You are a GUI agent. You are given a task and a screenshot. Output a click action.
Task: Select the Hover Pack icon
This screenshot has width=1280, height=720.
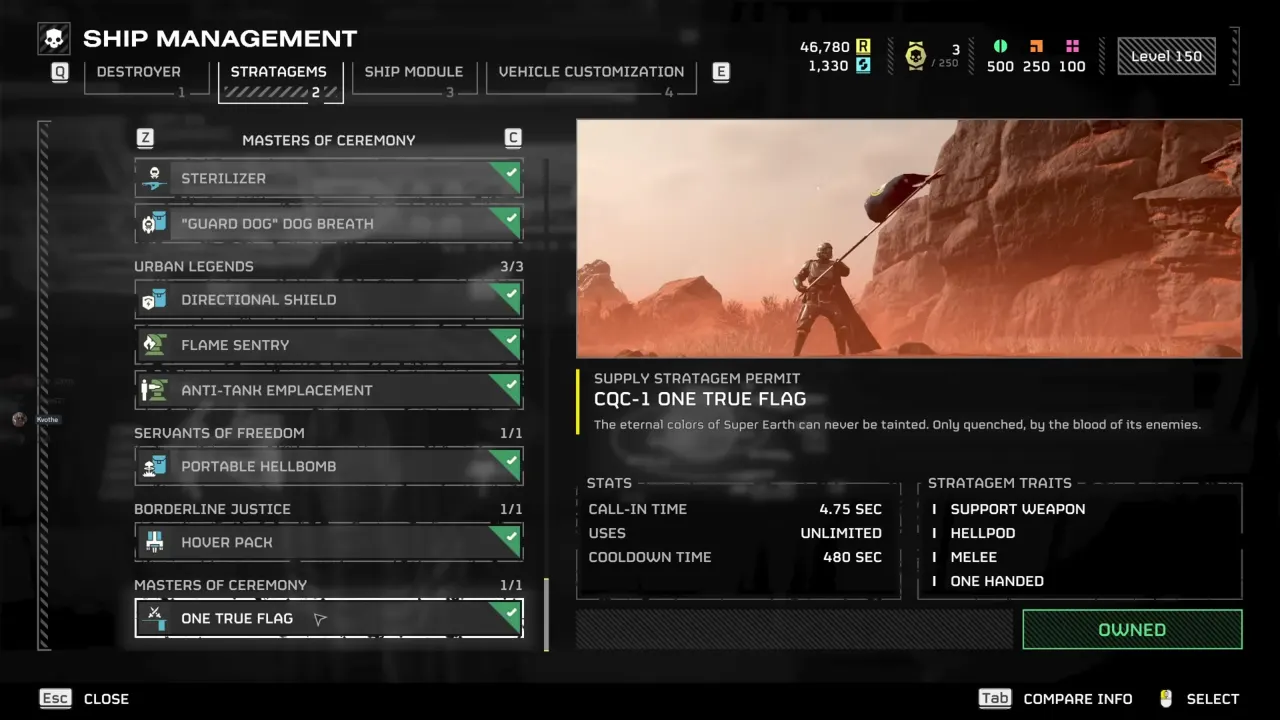click(154, 541)
